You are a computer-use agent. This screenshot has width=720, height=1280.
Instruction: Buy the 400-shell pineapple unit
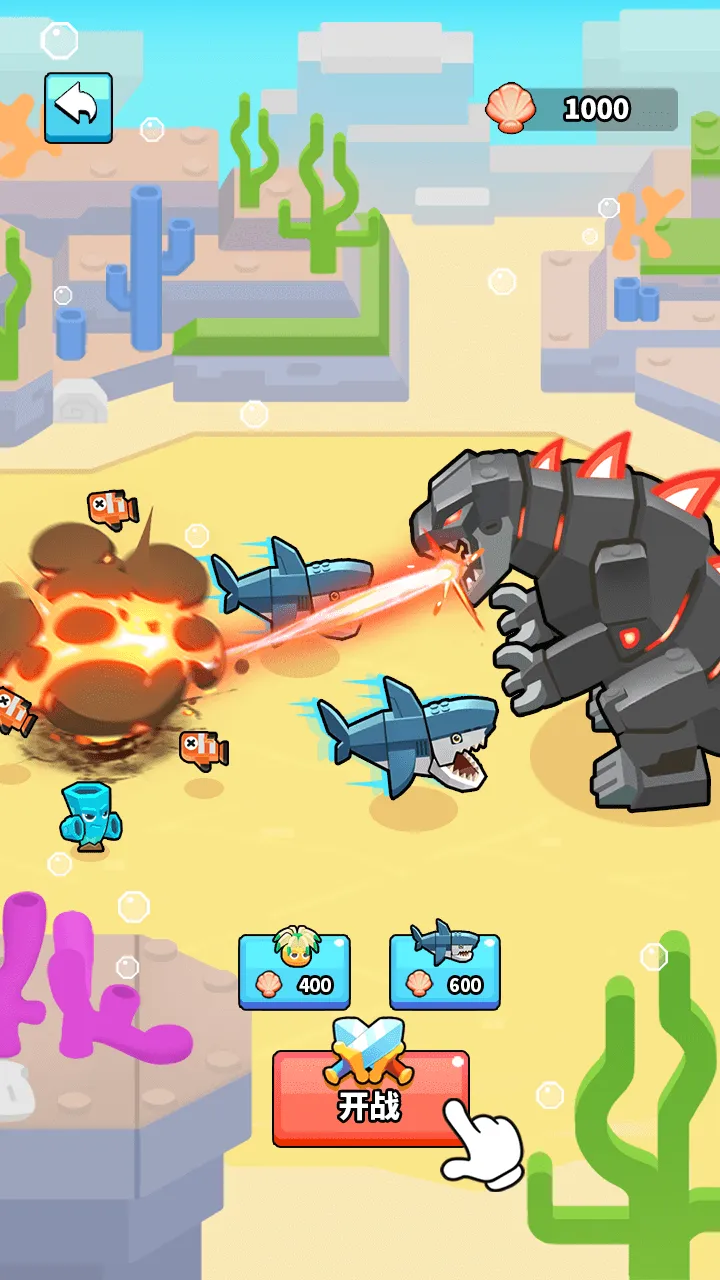[294, 971]
